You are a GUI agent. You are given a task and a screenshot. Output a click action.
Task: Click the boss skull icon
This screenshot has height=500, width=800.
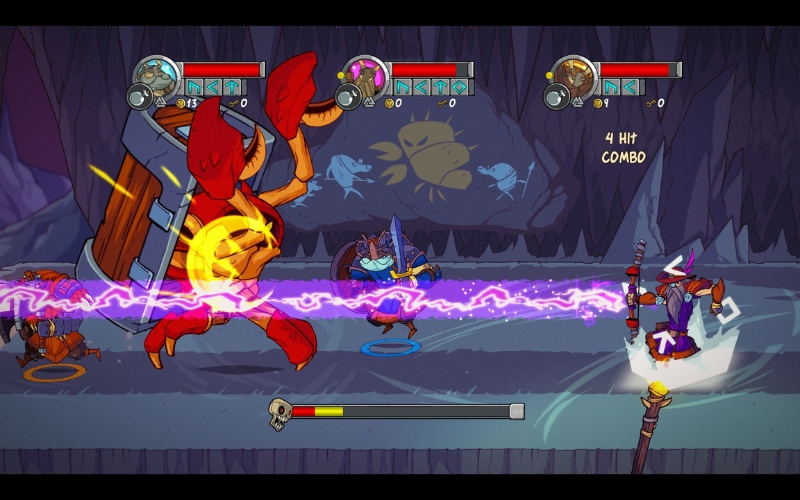[x=280, y=411]
